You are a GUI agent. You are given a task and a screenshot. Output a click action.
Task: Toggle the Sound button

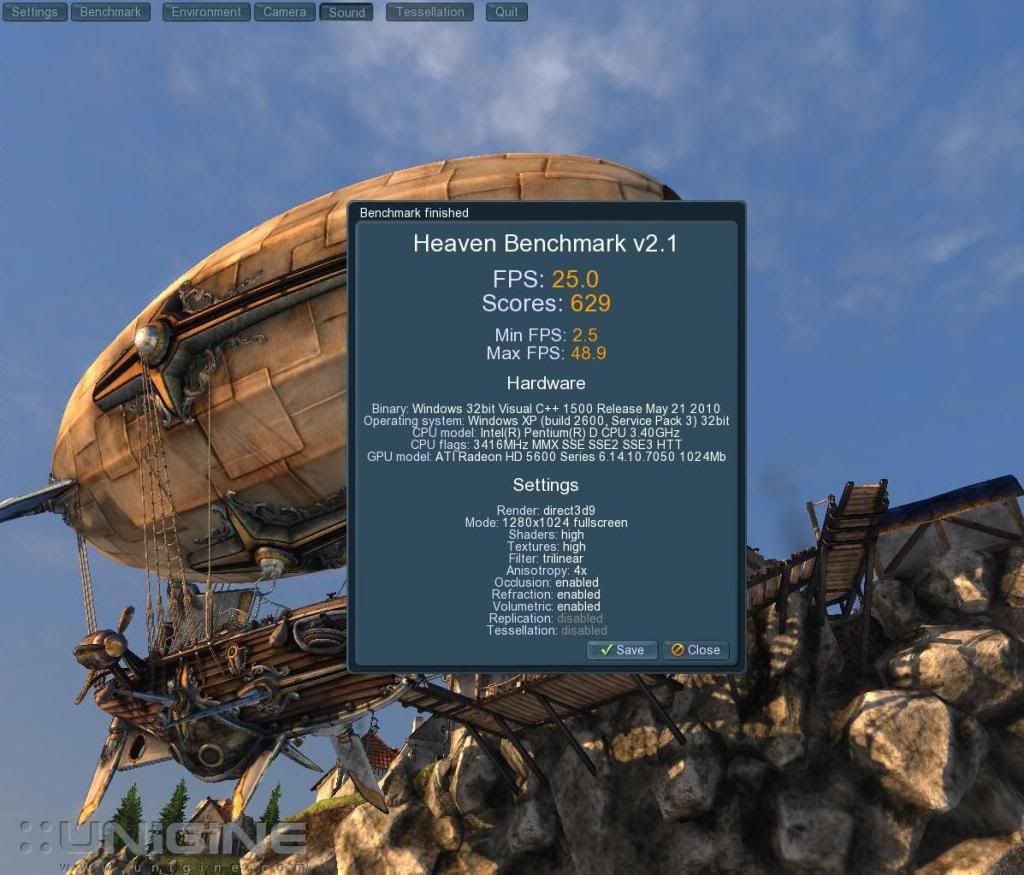point(347,12)
